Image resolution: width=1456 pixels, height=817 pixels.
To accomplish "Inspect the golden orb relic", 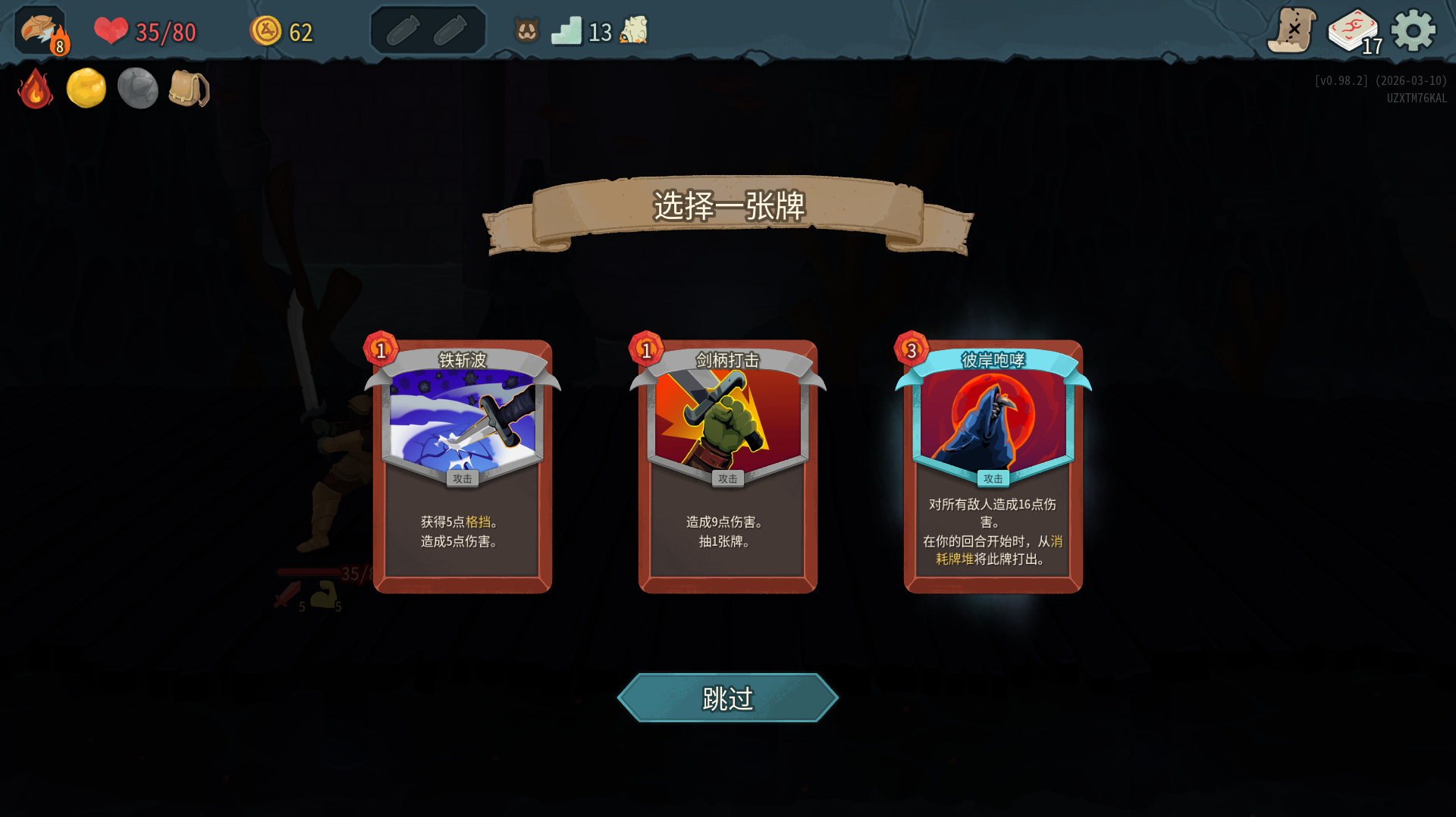I will 86,89.
